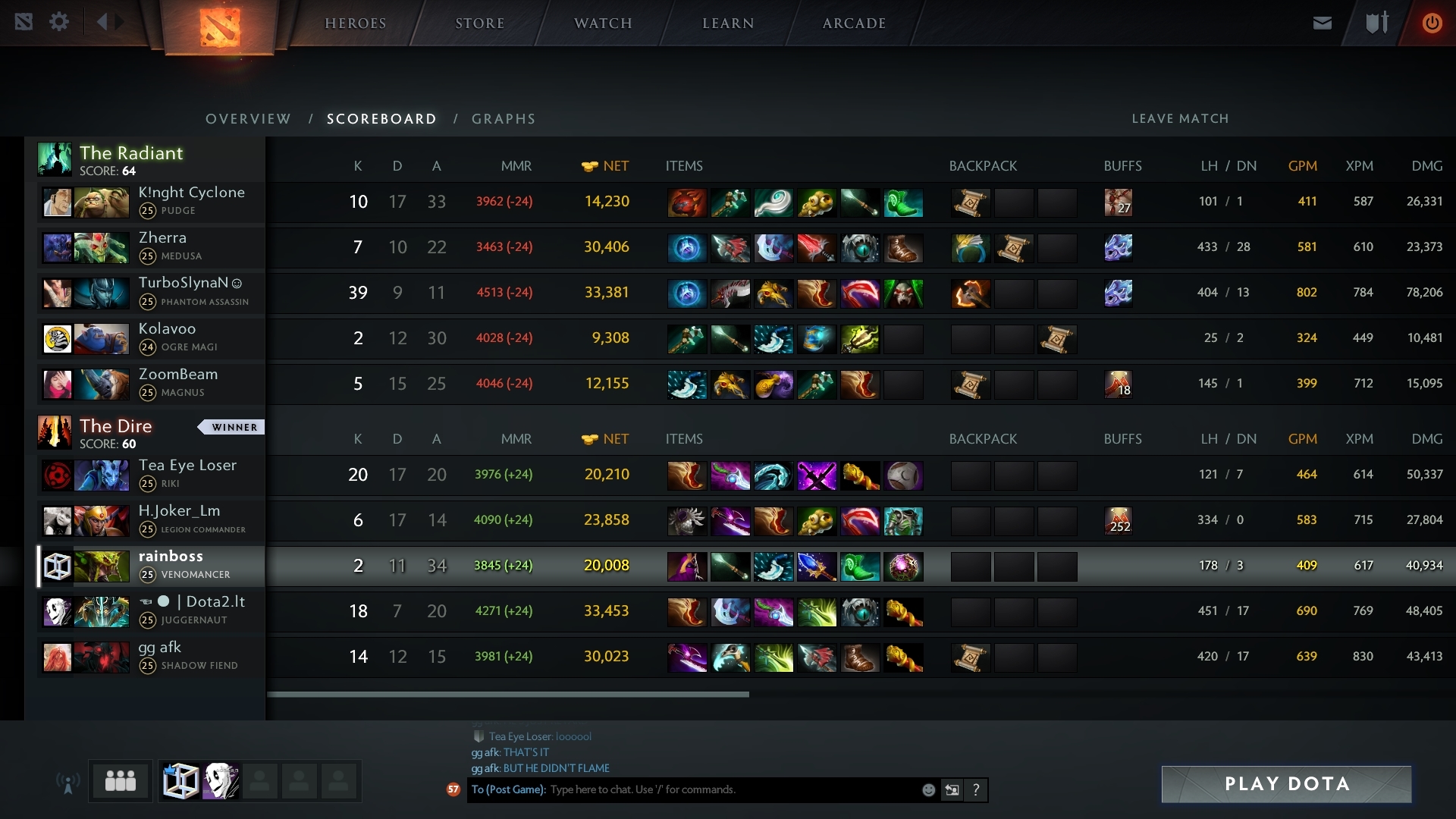Open the chat help question mark

pyautogui.click(x=977, y=789)
